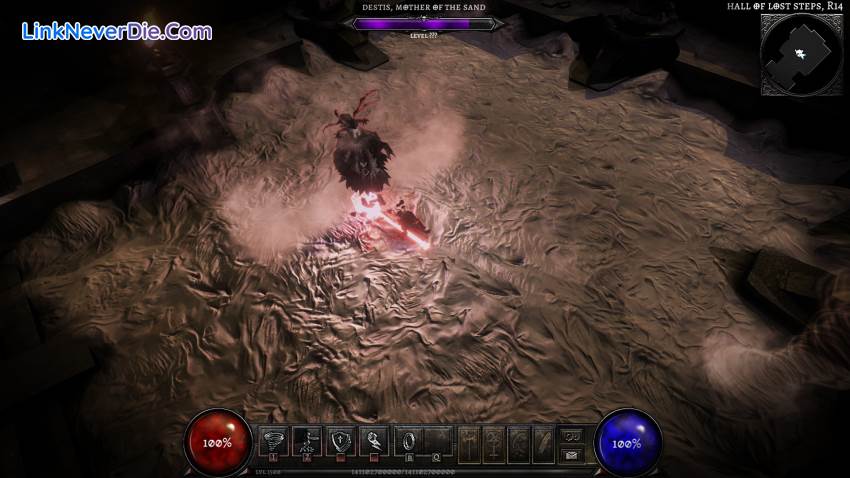The image size is (850, 478).
Task: Activate the tornado skill slot
Action: (273, 441)
